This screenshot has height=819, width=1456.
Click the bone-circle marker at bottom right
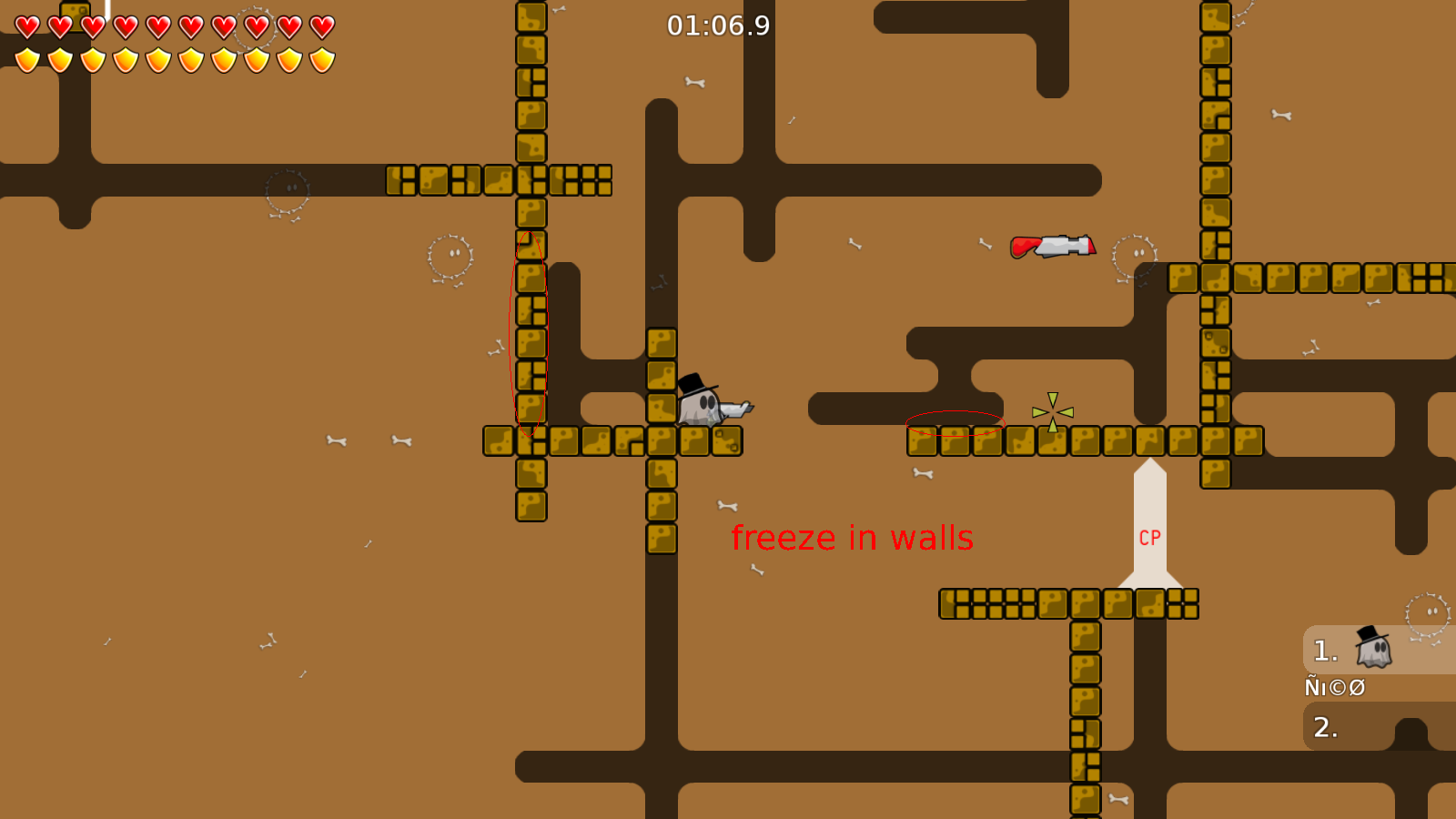point(1426,612)
